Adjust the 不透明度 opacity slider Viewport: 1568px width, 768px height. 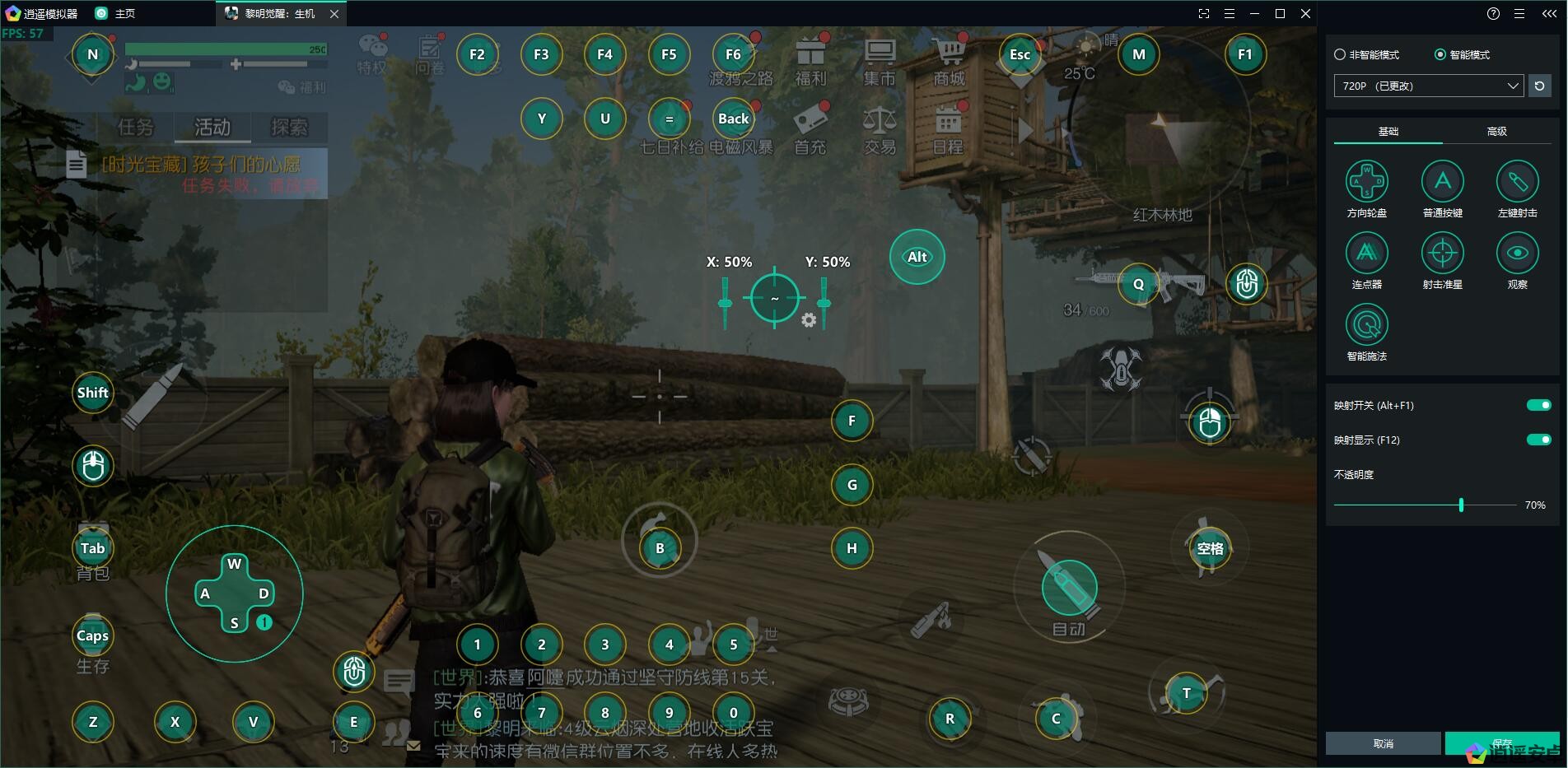[x=1461, y=505]
